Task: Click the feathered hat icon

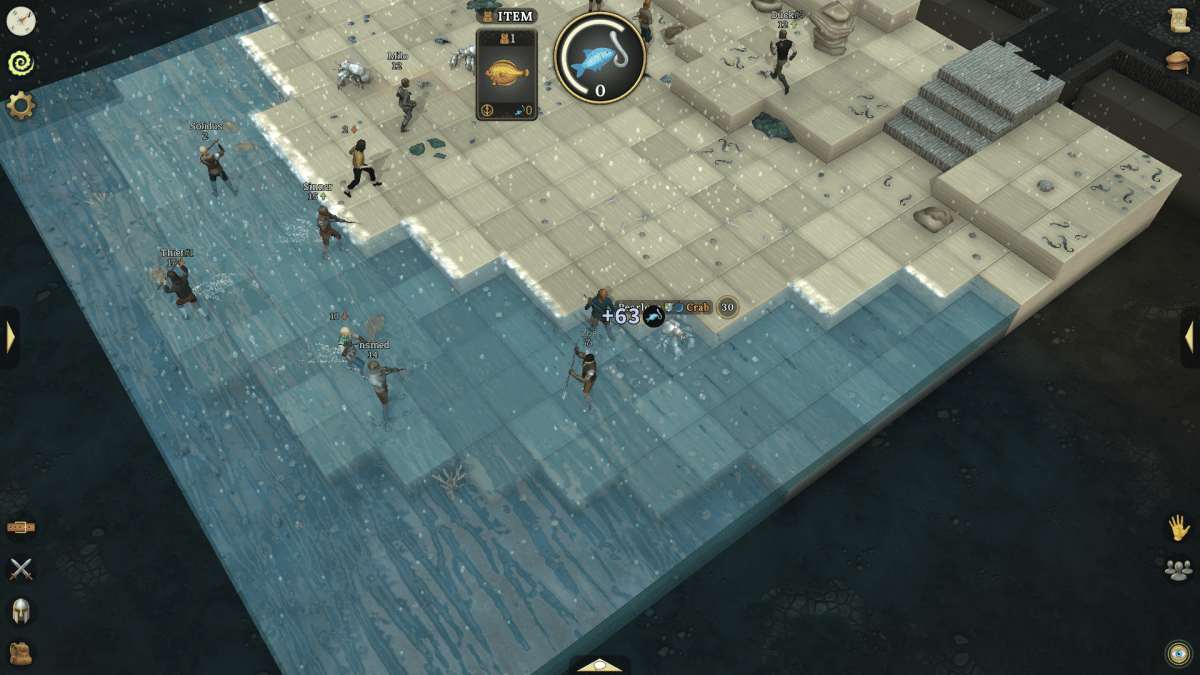Action: 1179,62
